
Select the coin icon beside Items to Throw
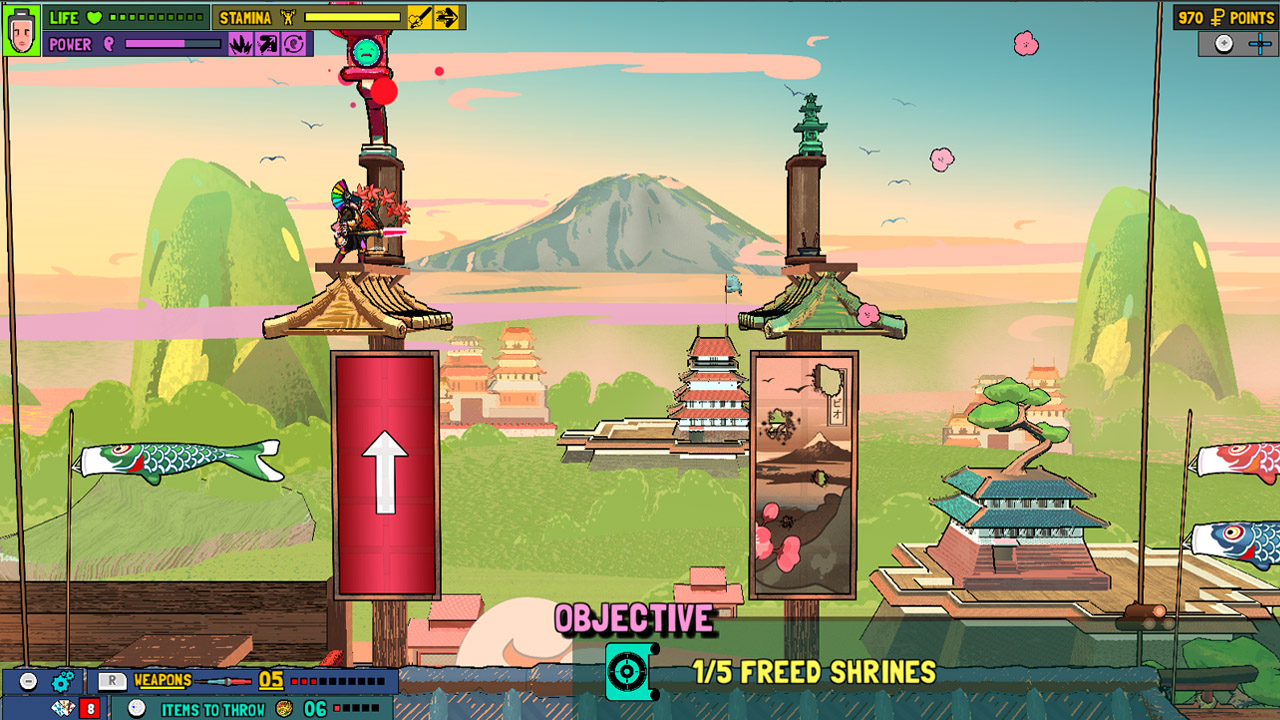click(x=283, y=708)
